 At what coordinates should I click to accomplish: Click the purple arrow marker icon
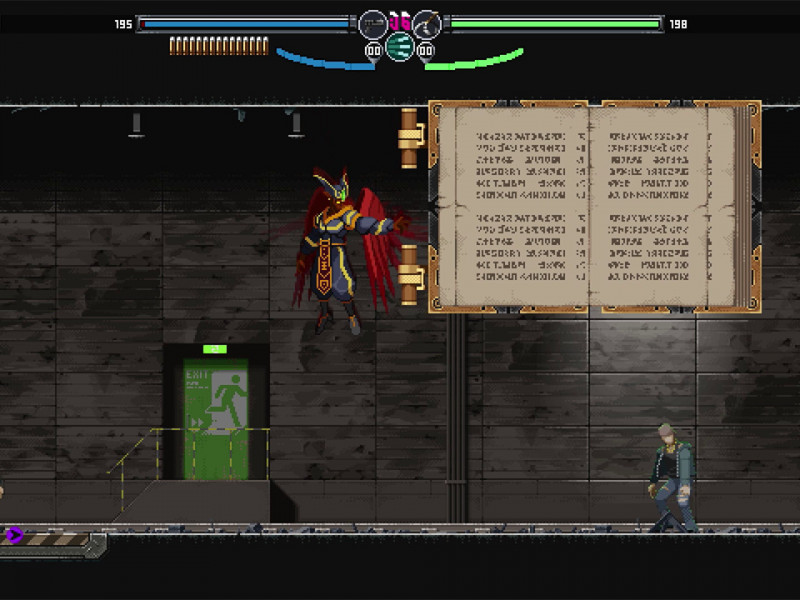[x=14, y=535]
